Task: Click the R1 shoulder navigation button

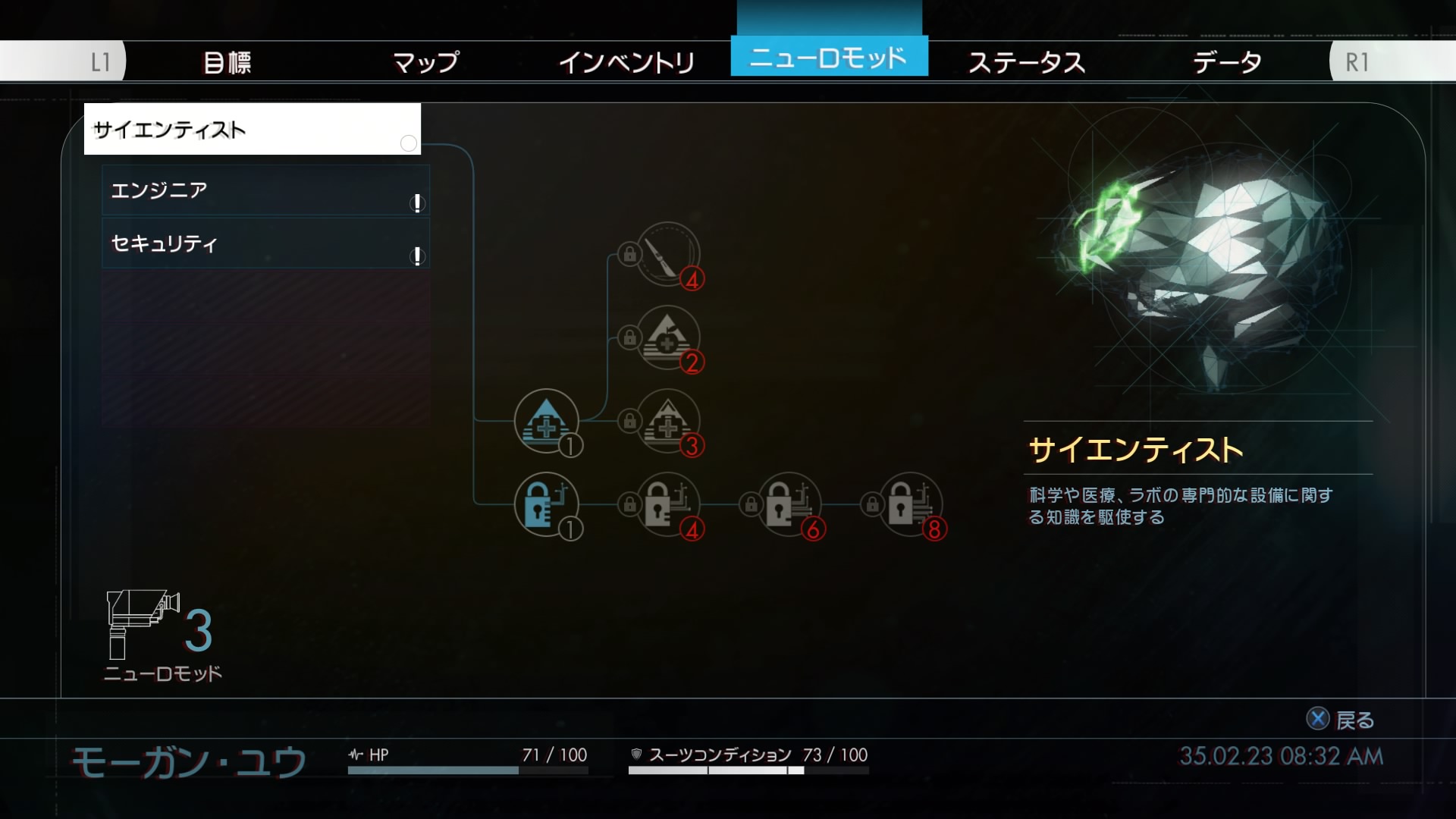Action: (x=1359, y=62)
